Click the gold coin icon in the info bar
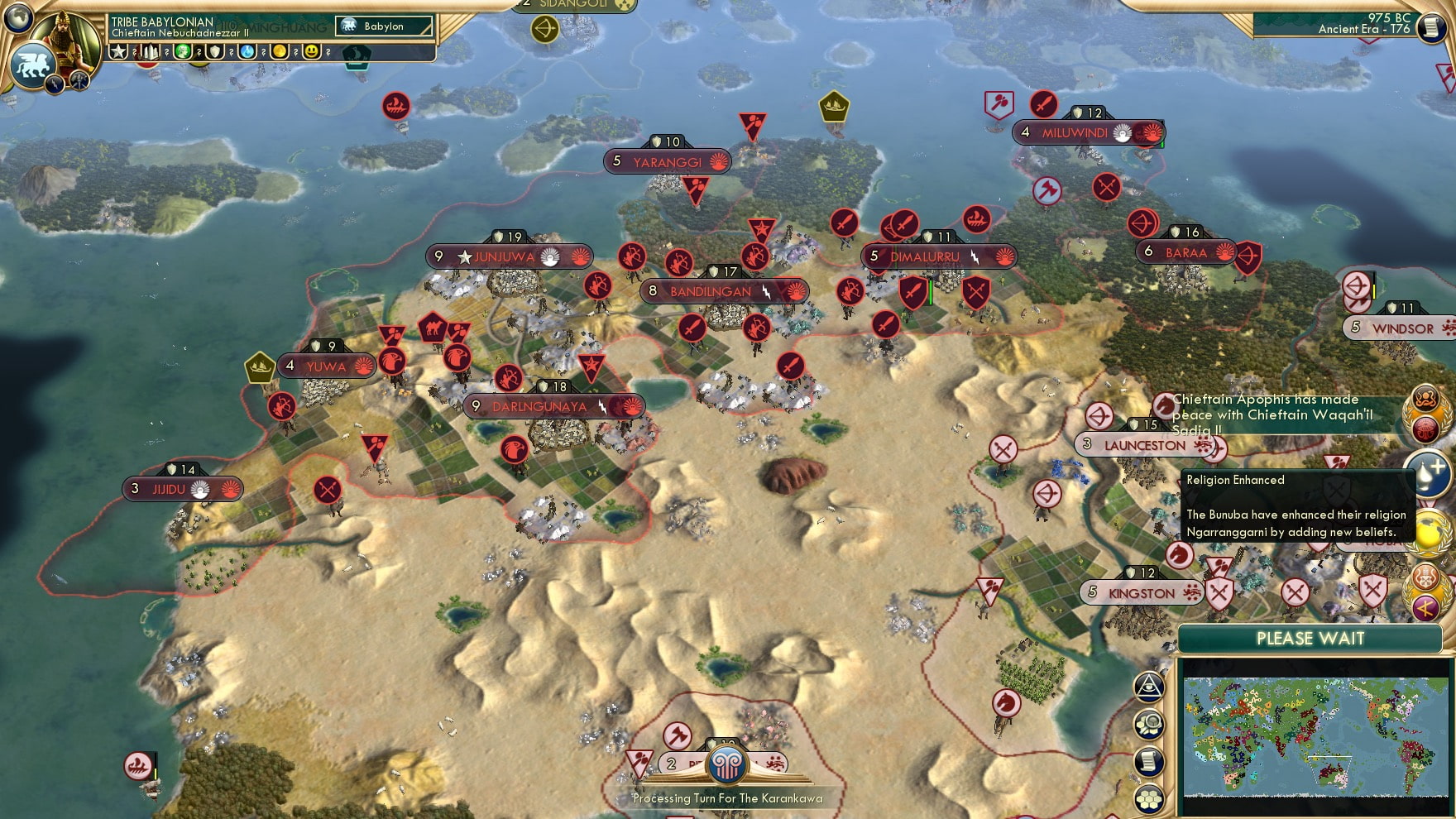Viewport: 1456px width, 819px height. pyautogui.click(x=280, y=52)
